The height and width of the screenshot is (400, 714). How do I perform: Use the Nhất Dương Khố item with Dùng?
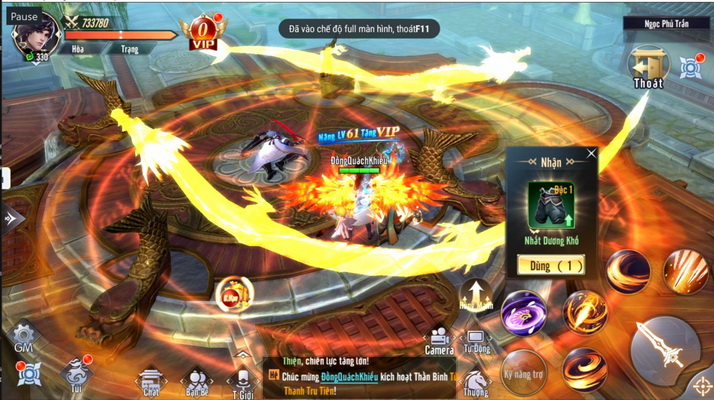click(550, 265)
